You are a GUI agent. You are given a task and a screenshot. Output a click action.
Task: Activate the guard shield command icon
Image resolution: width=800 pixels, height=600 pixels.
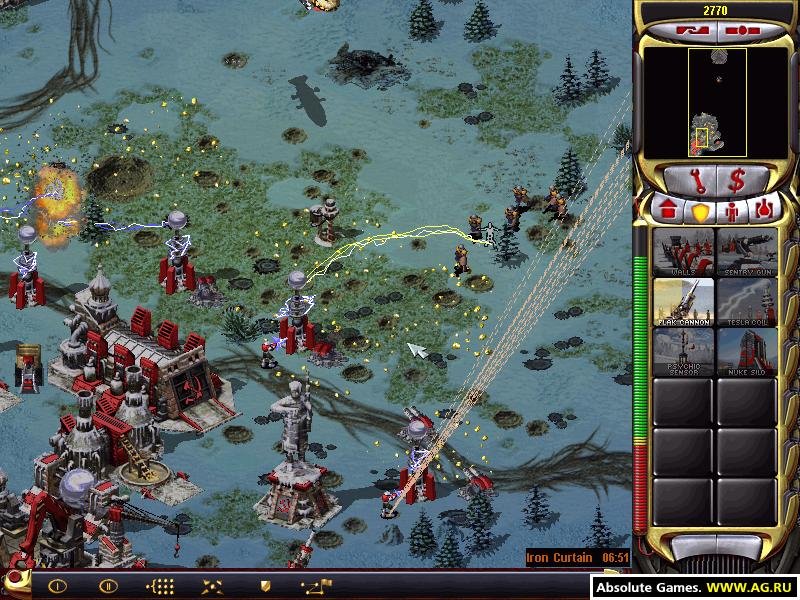(x=265, y=586)
